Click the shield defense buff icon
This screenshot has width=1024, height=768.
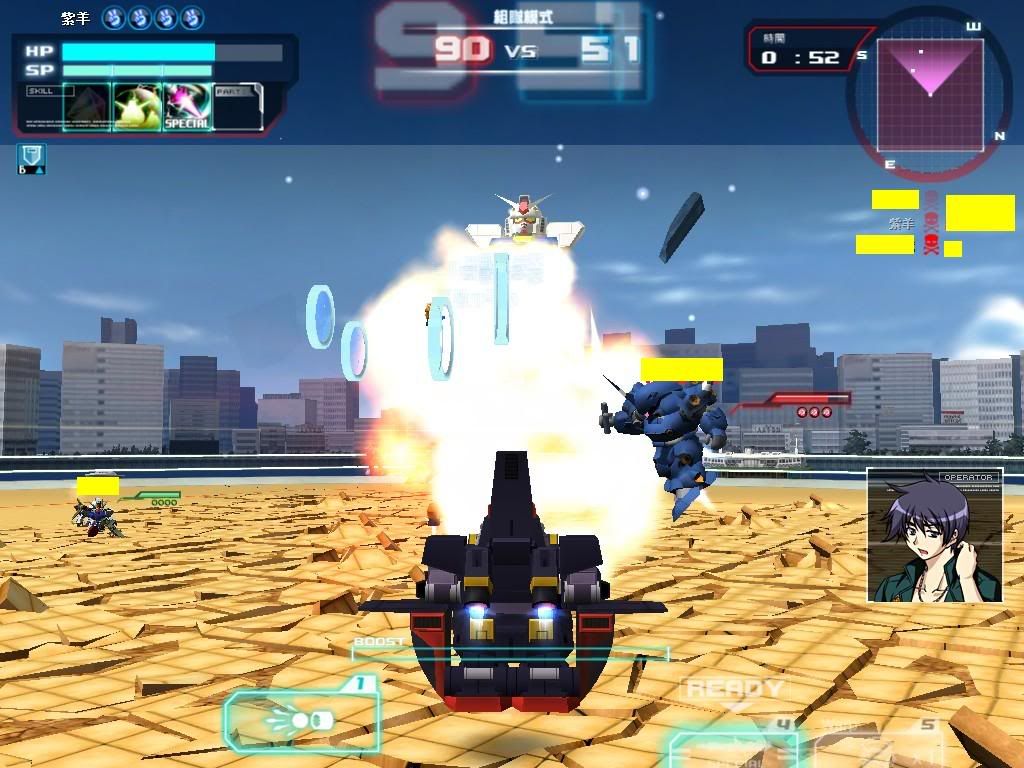pos(30,158)
